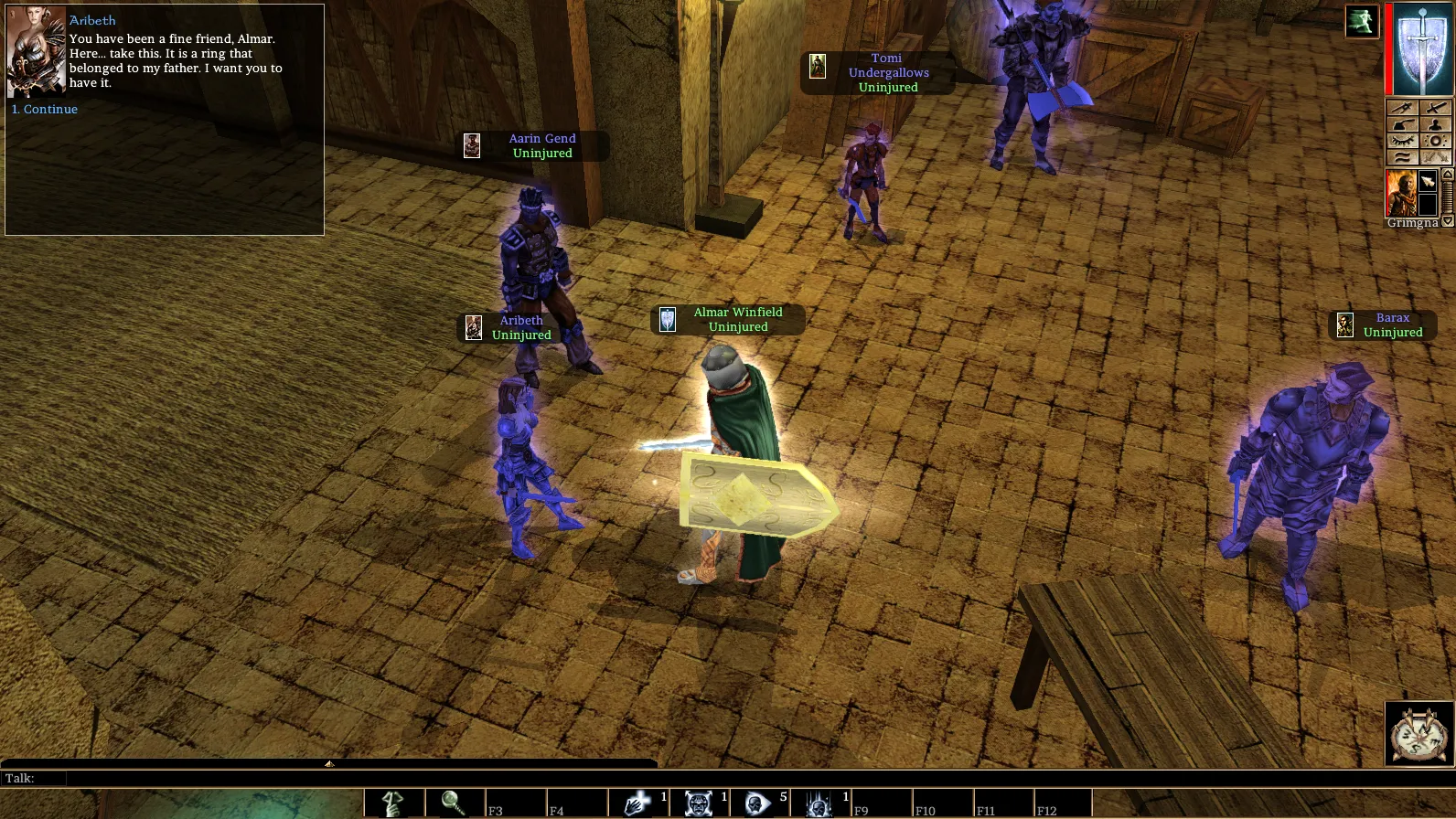Click the down arrow of party scrollbar

(x=1448, y=221)
